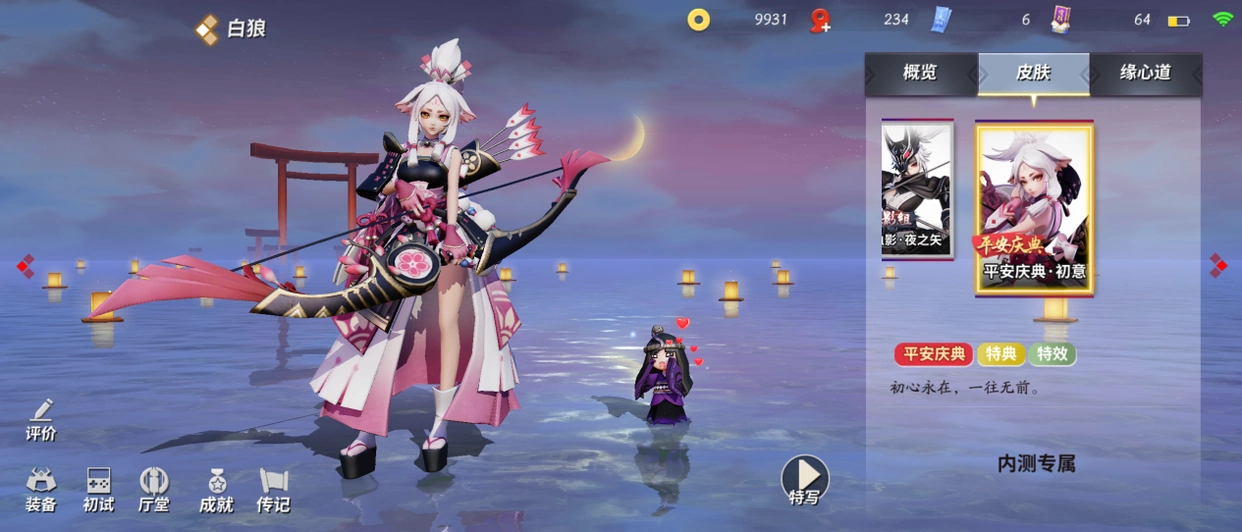Select the 平安庆典·初意 skin card
Image resolution: width=1242 pixels, height=532 pixels.
(1034, 209)
